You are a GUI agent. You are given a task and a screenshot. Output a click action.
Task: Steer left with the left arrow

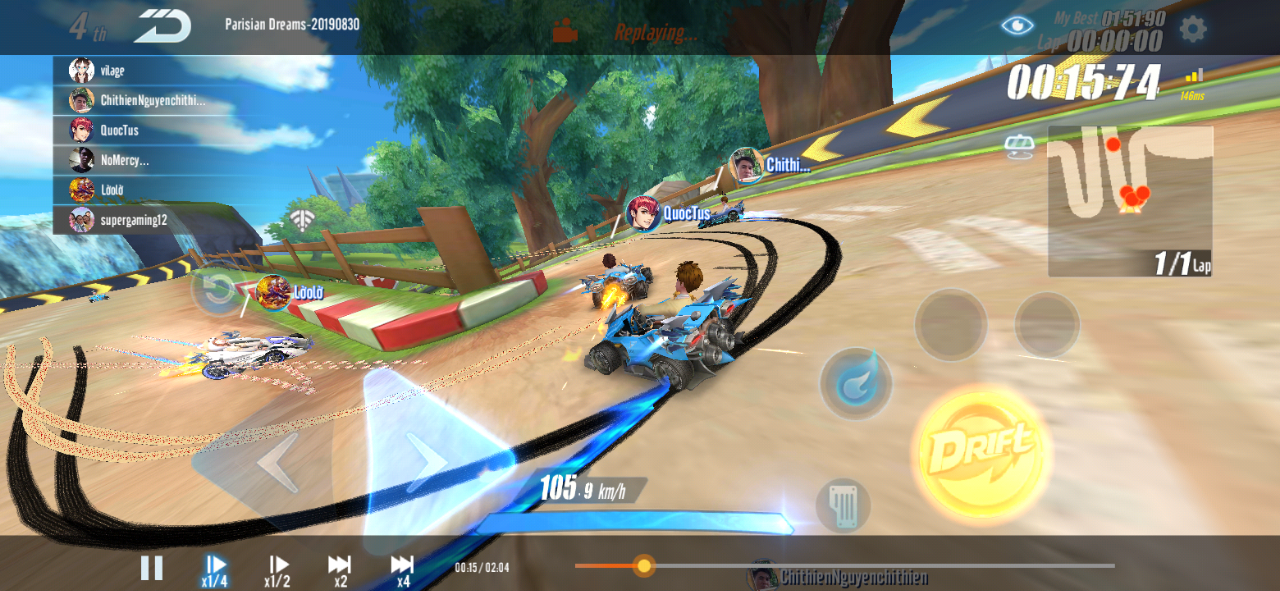click(277, 462)
